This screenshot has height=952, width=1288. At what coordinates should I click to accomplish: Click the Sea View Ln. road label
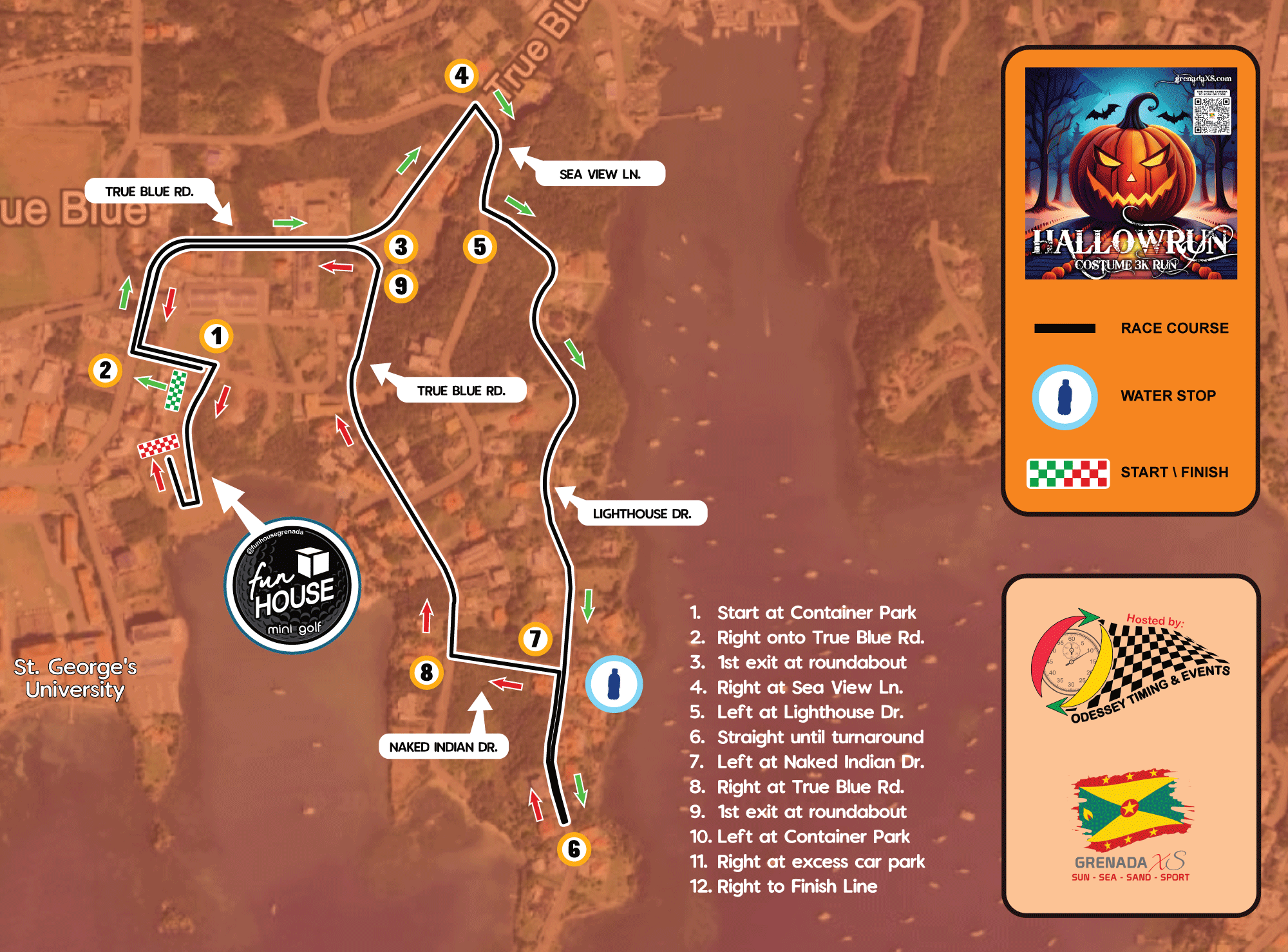(x=600, y=174)
